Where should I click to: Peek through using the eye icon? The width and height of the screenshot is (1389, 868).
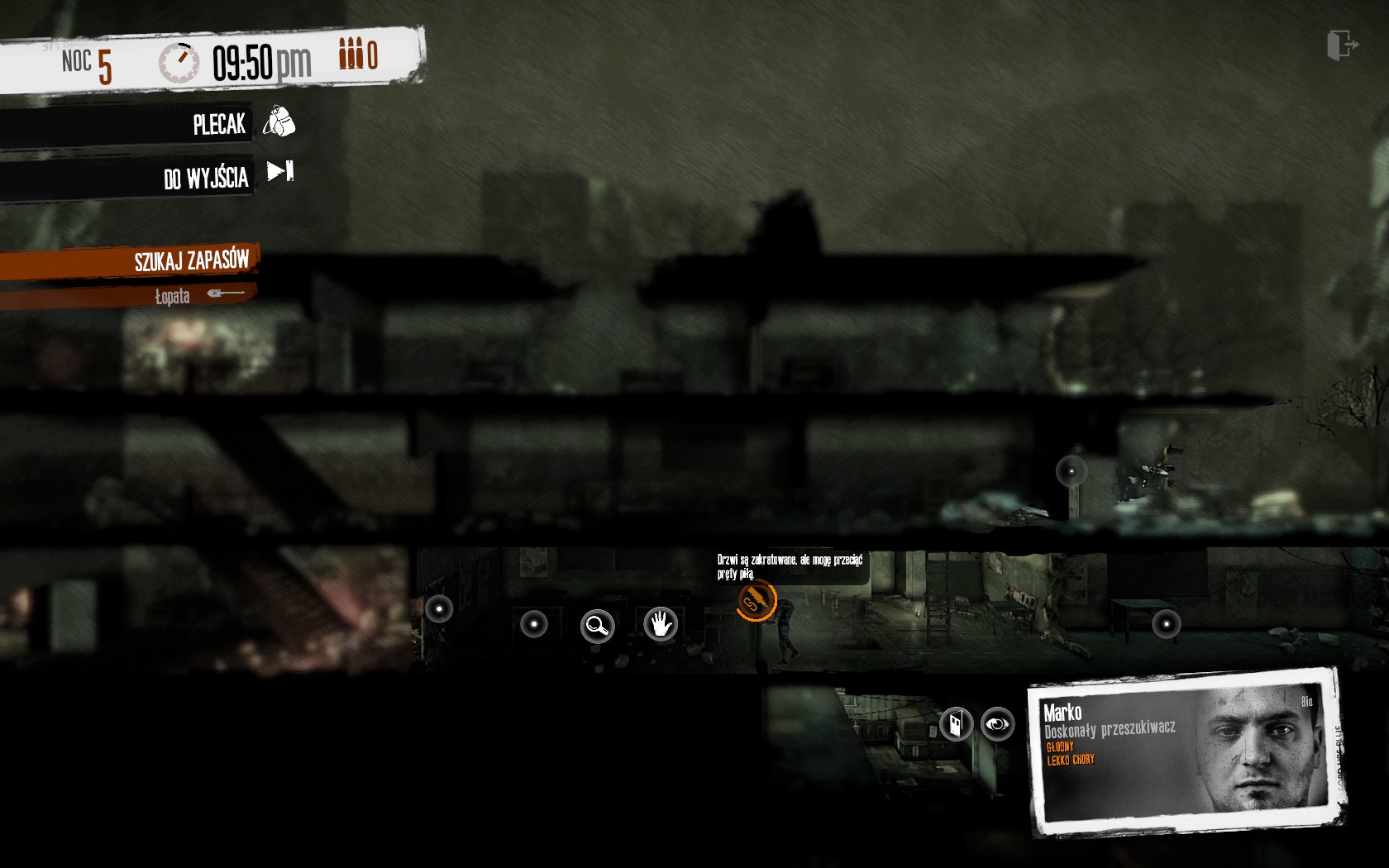[x=997, y=724]
